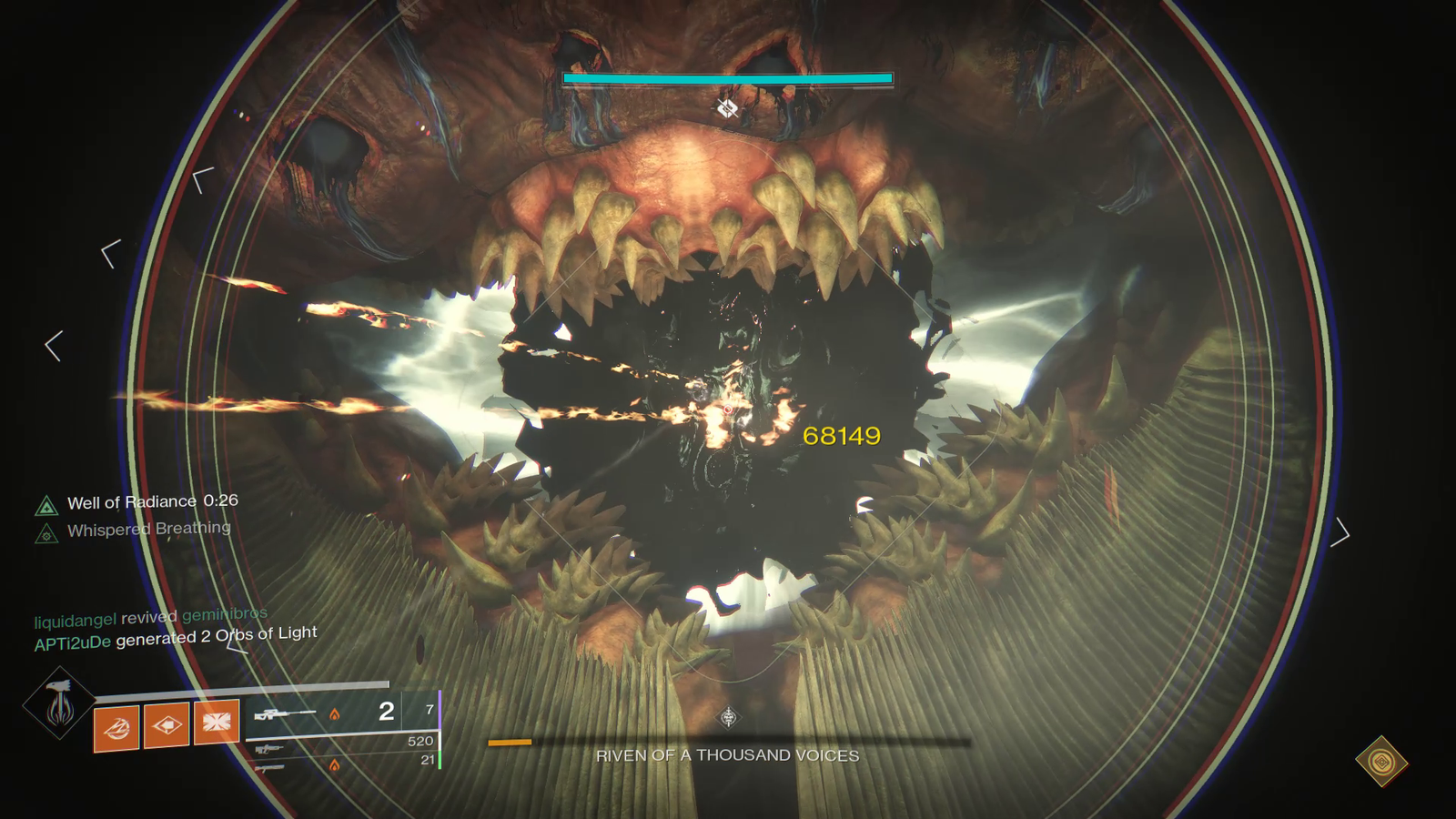Open the Ghost diamond icon

point(1381,761)
